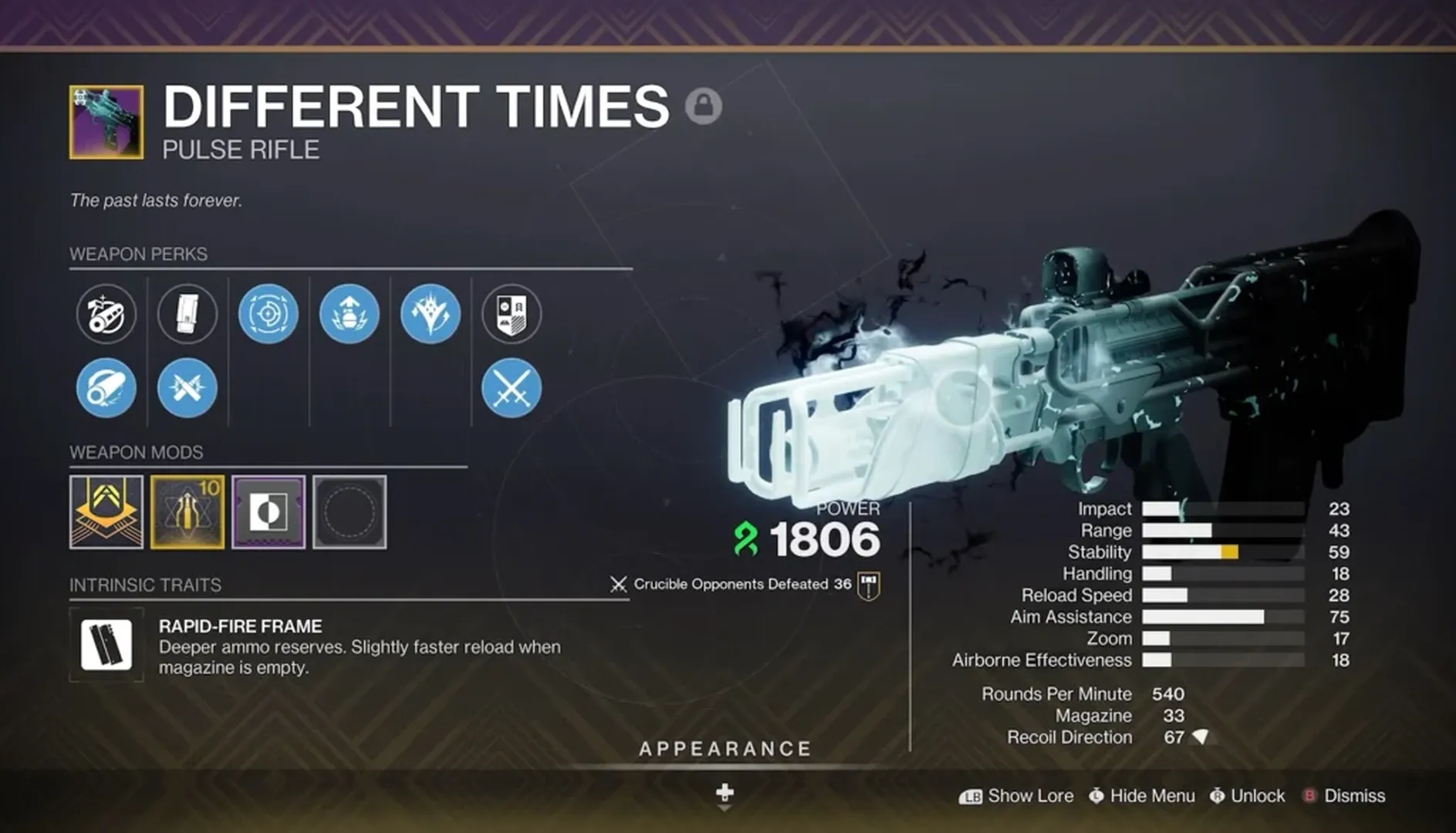Select the crossed-swords weapon perk

pos(511,388)
